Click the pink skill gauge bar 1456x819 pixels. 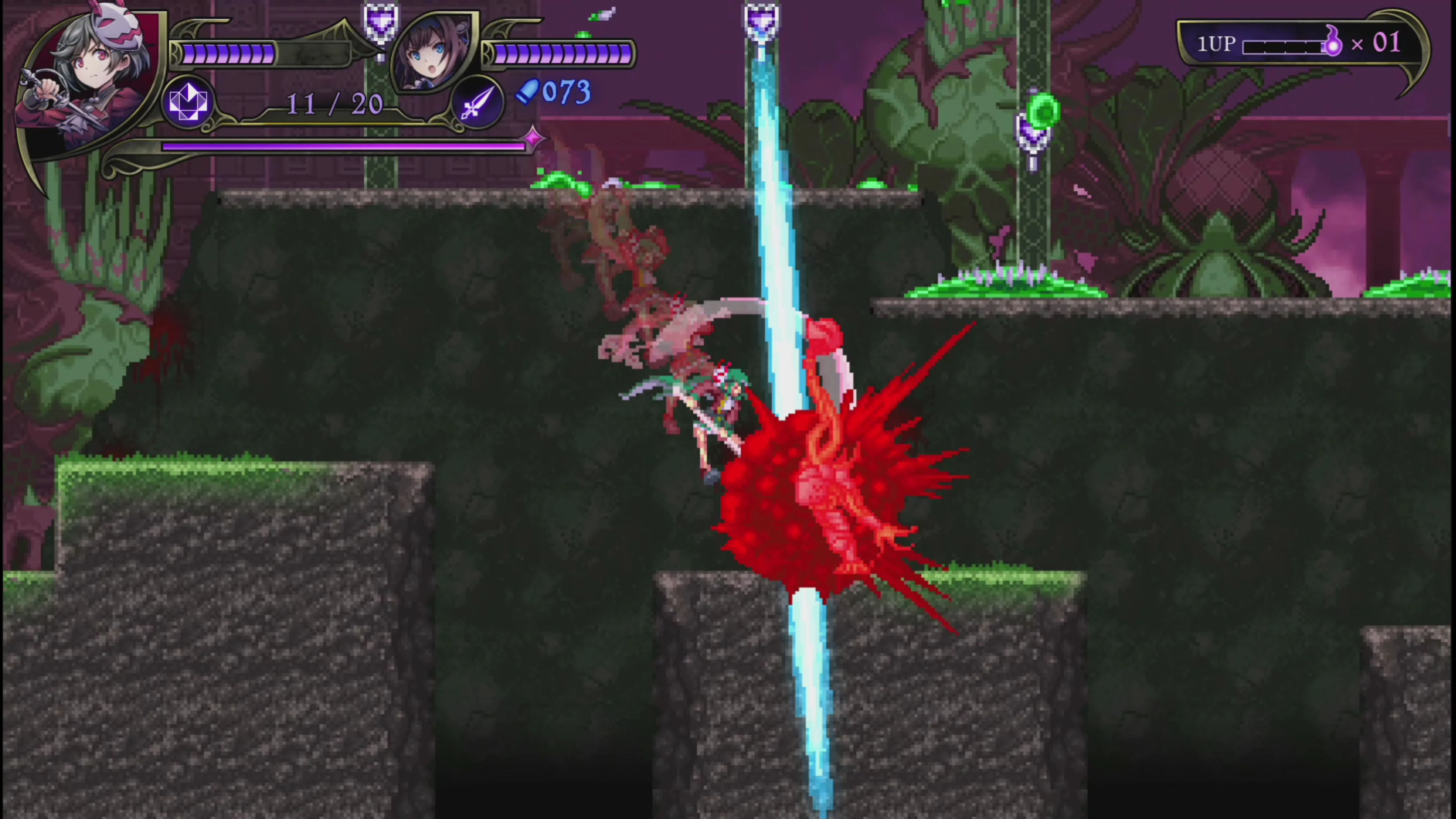pyautogui.click(x=342, y=147)
